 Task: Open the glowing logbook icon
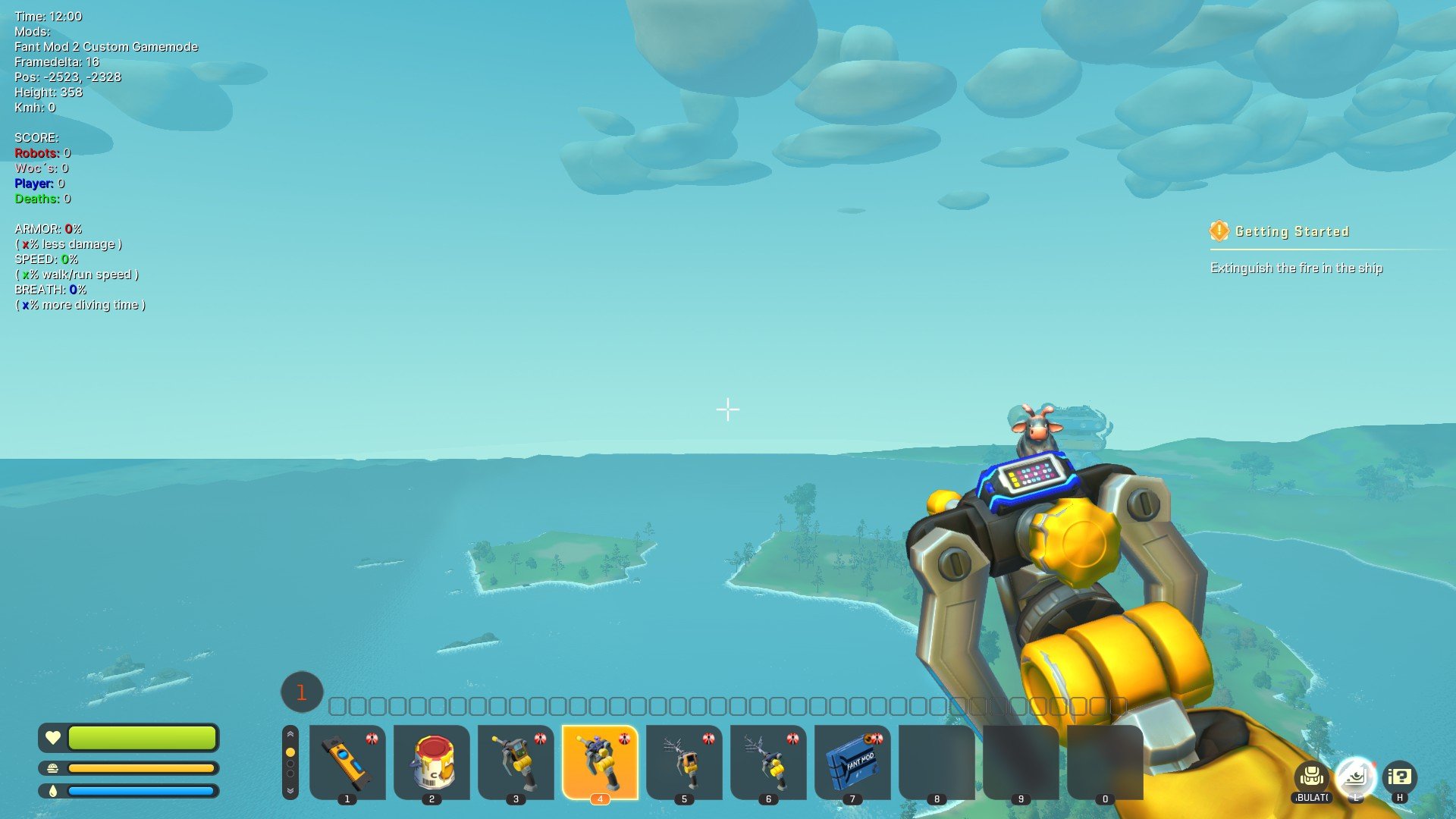1355,777
